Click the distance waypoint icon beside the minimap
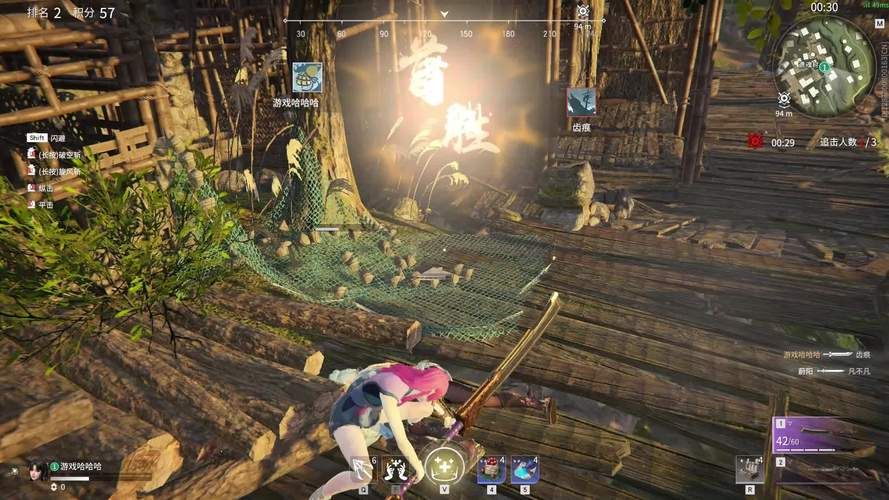Viewport: 889px width, 500px height. point(785,99)
